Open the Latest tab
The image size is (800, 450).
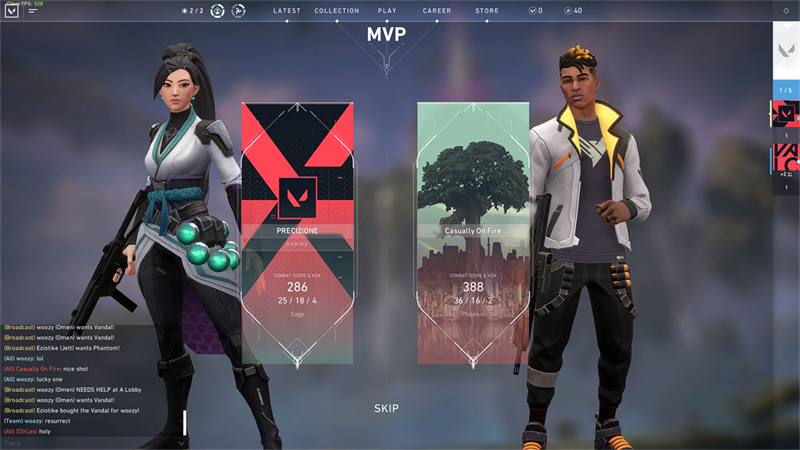(x=288, y=11)
